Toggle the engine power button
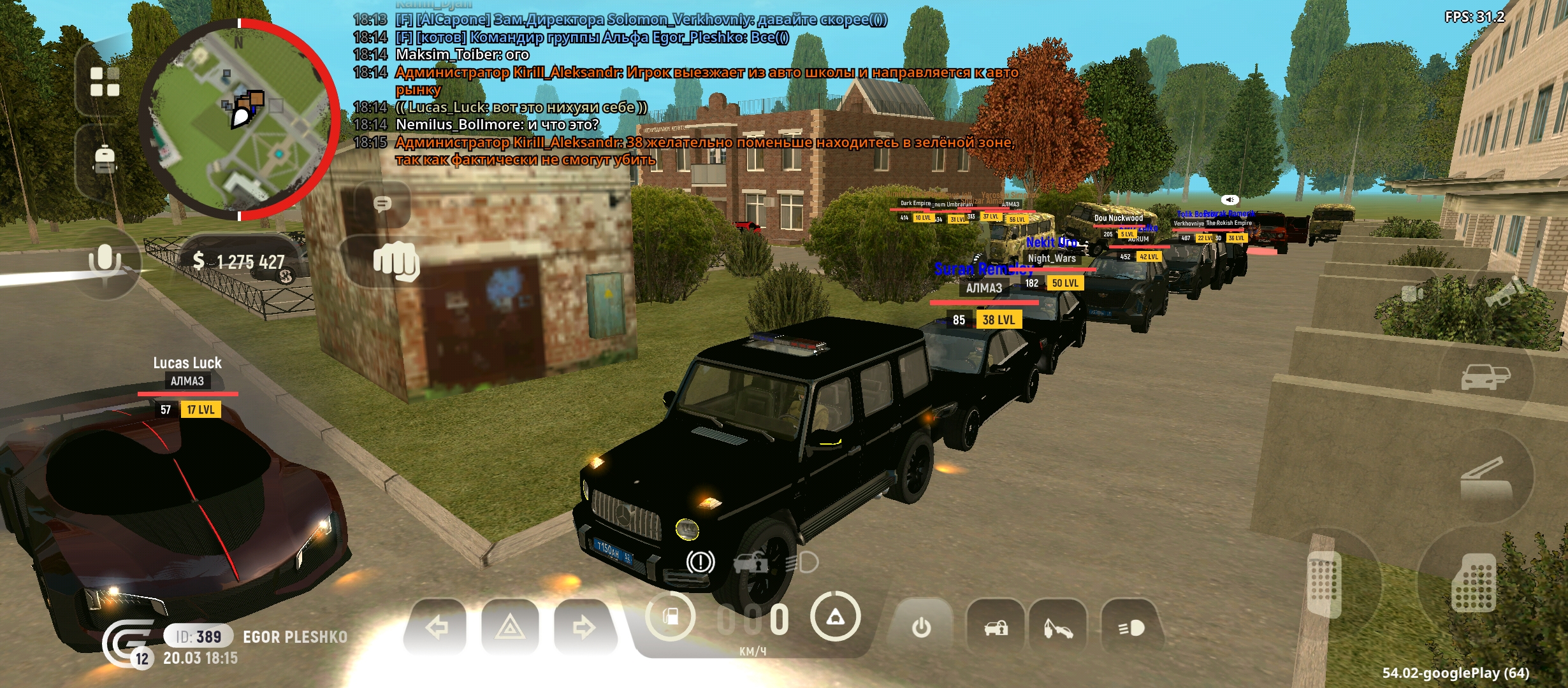This screenshot has height=688, width=1568. point(921,628)
